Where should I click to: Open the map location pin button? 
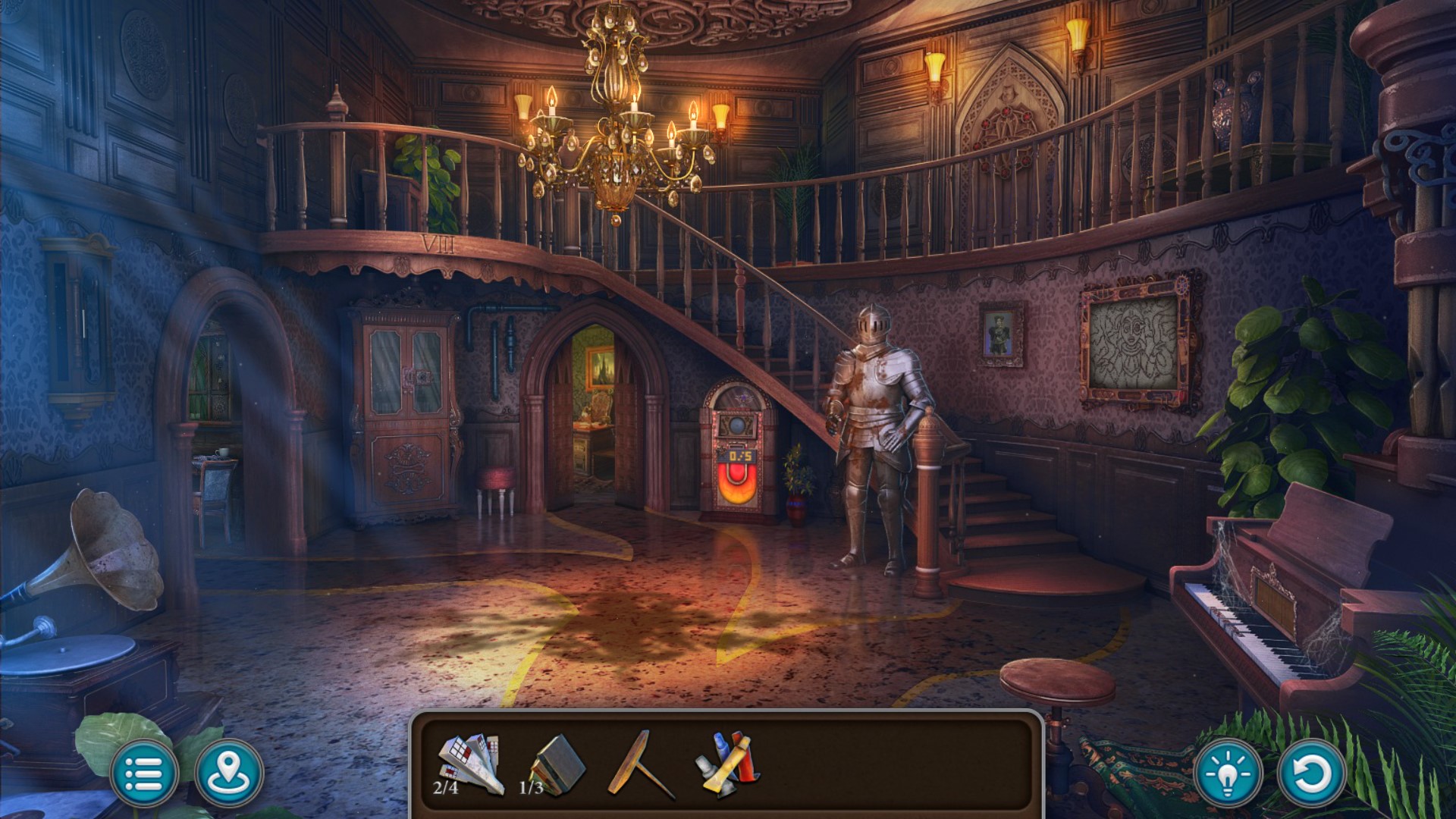coord(229,773)
